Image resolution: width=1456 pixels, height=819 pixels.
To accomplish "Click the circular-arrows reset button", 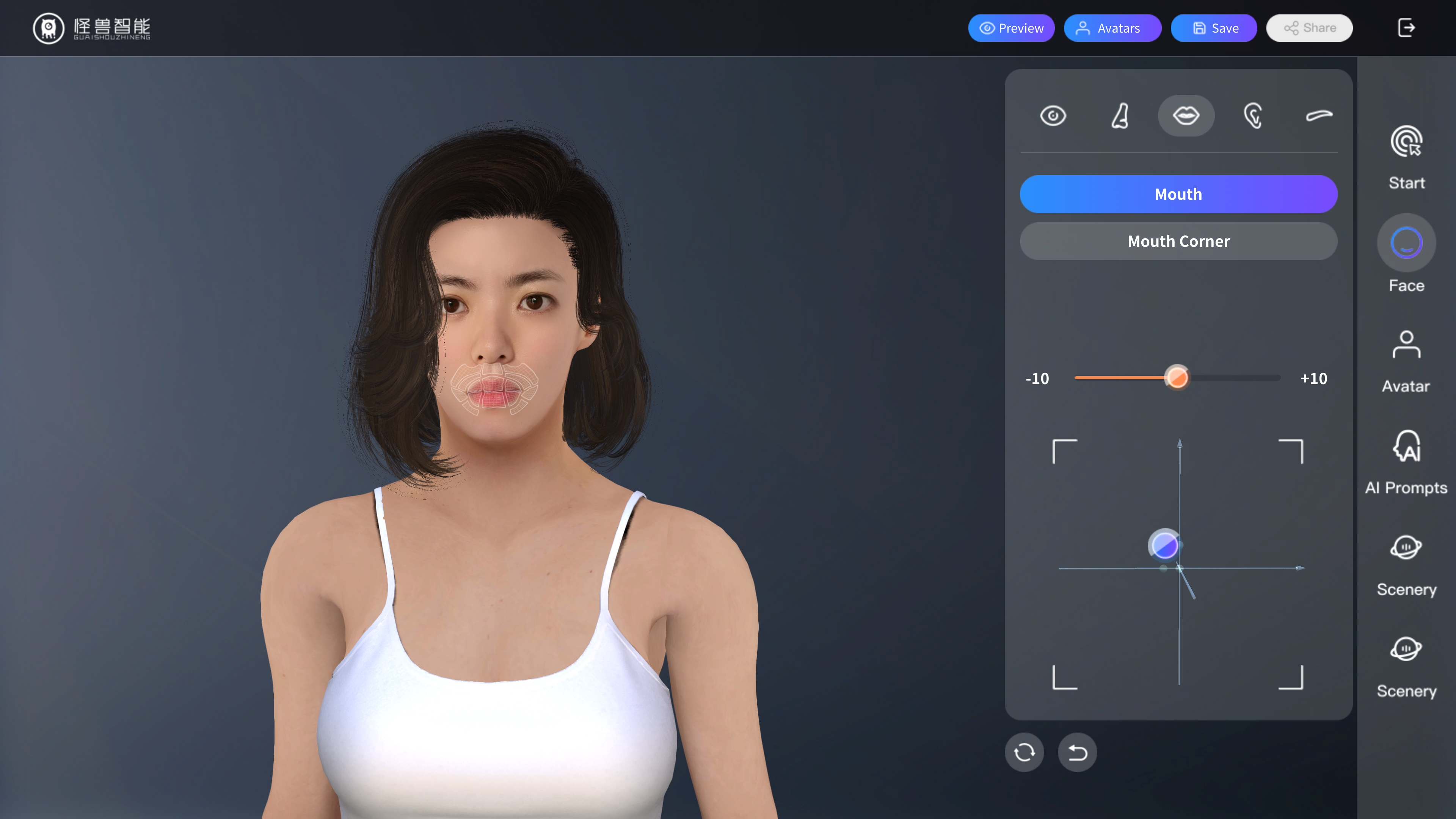I will (1024, 752).
